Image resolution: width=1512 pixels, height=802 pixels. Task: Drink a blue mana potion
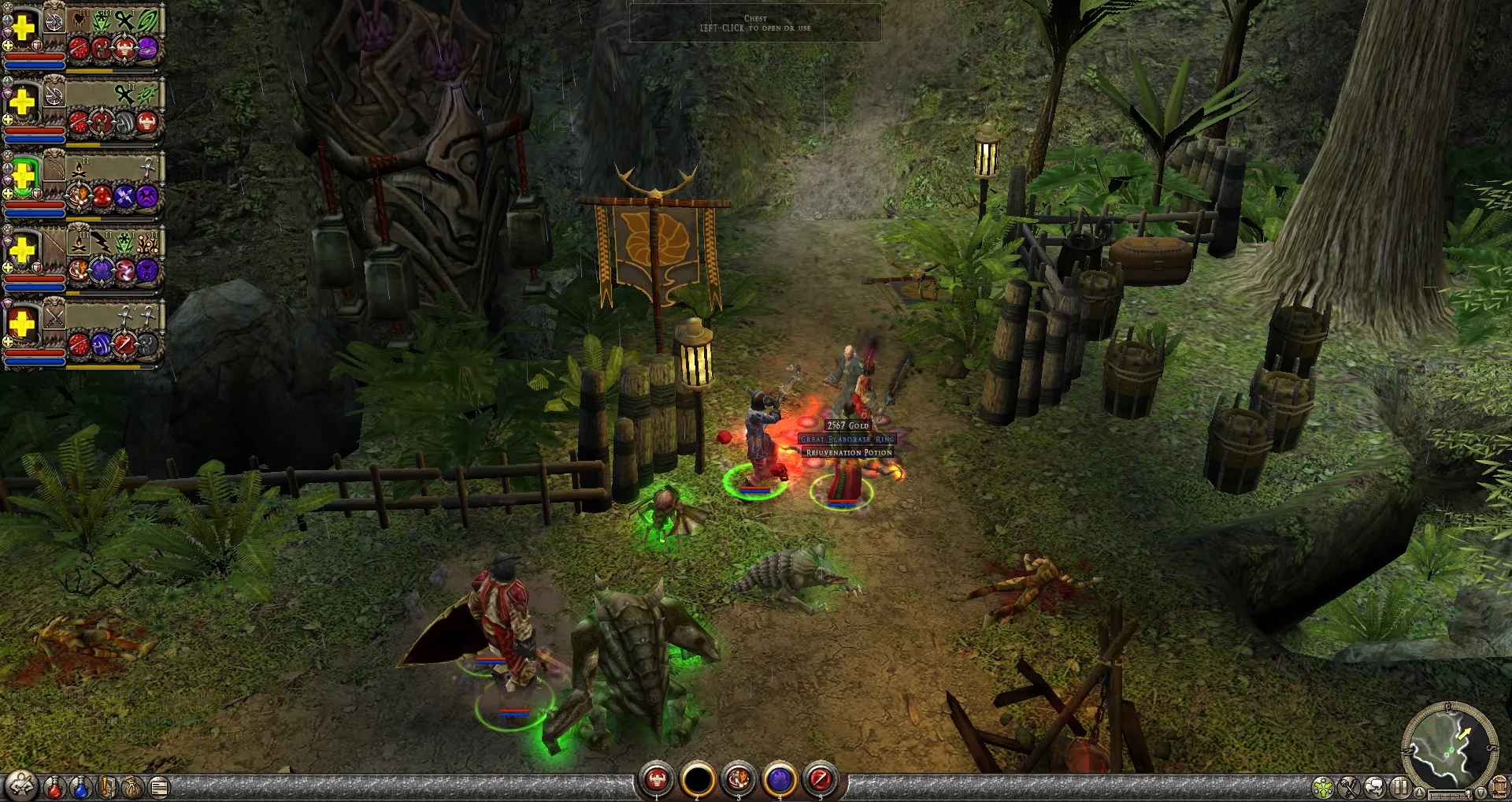coord(80,785)
